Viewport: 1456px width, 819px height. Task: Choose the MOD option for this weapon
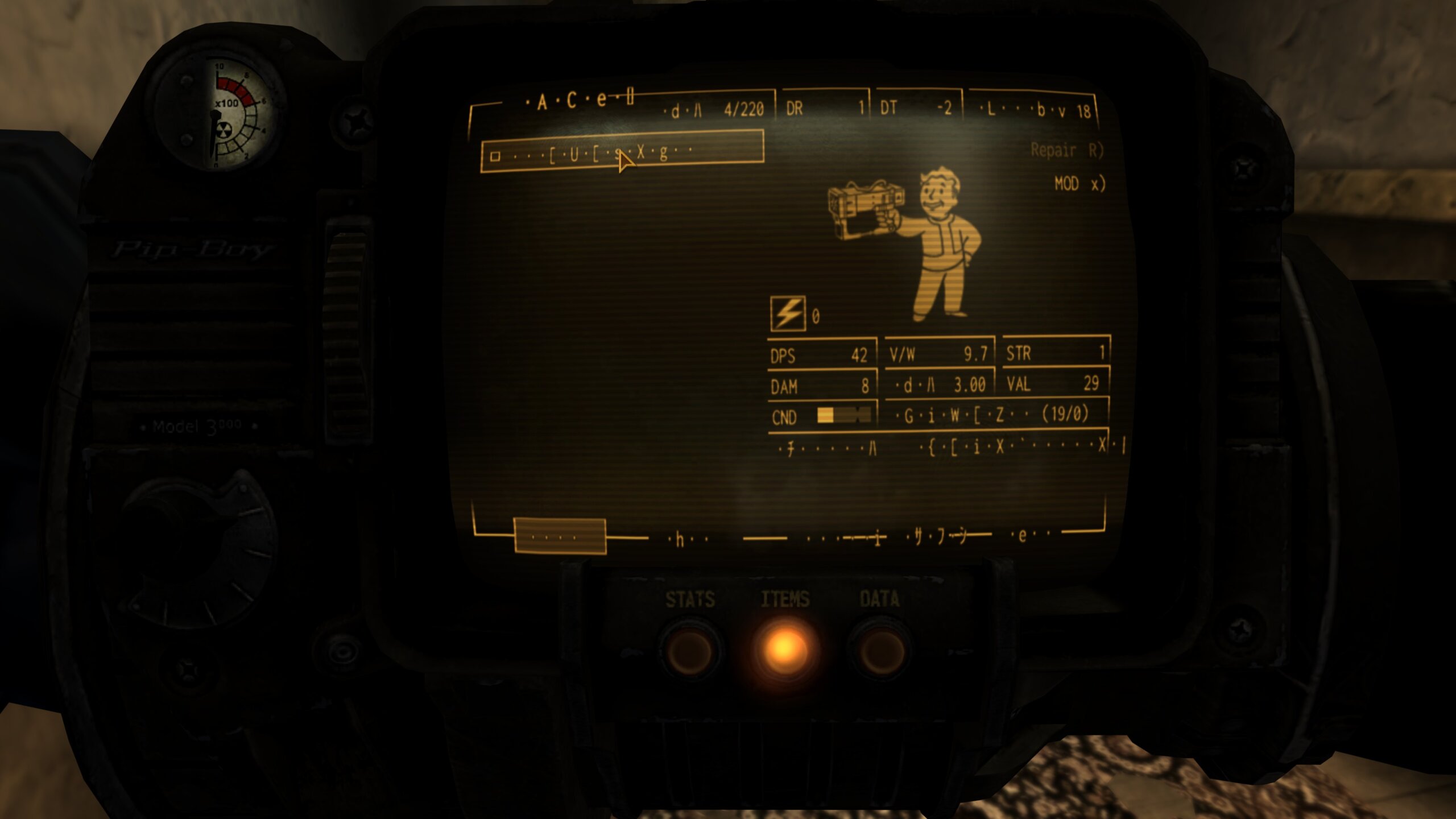[1079, 184]
